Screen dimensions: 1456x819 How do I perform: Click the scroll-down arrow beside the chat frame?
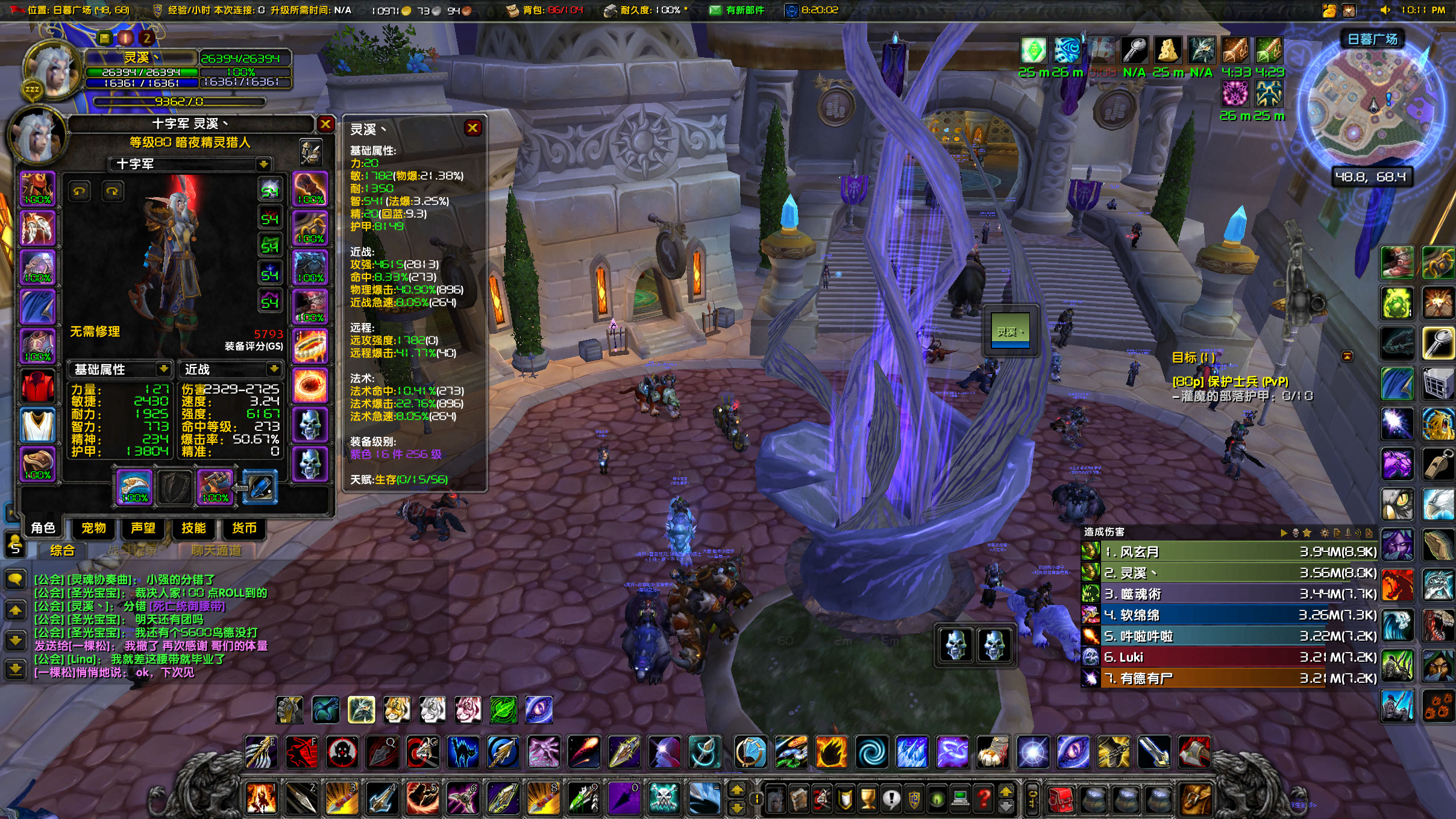15,640
